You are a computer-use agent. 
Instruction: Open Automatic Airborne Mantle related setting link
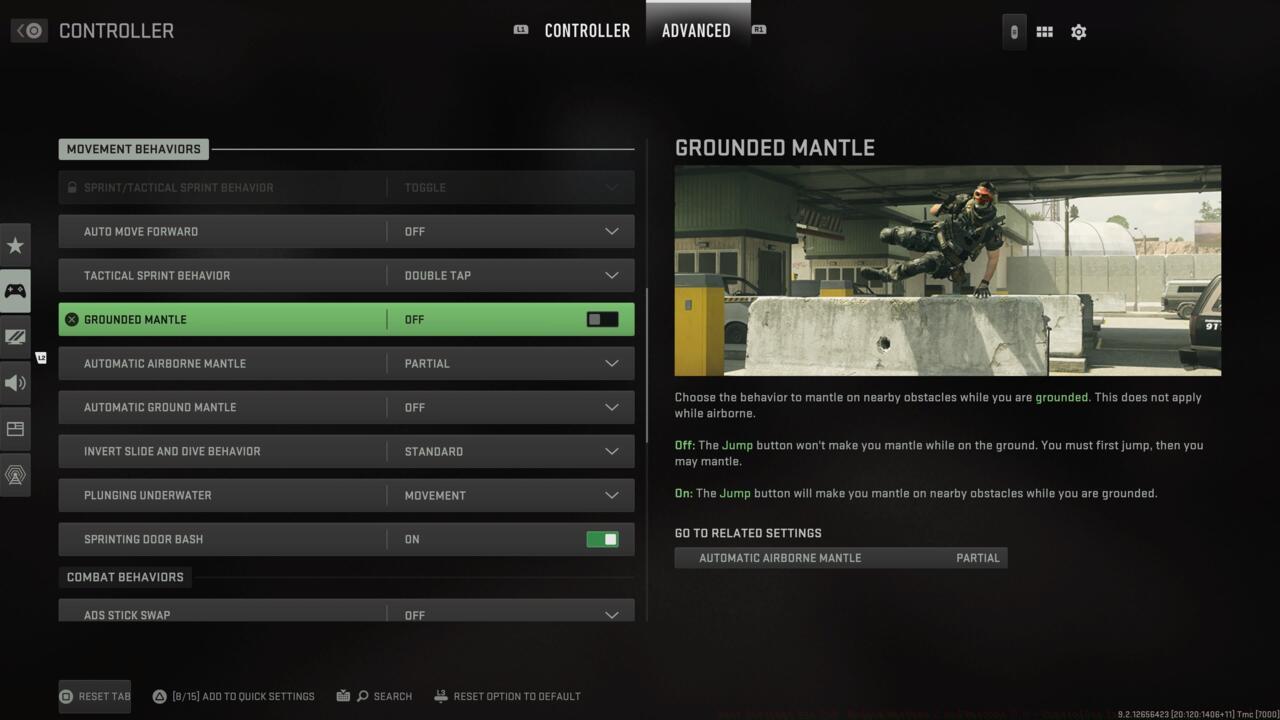(x=840, y=557)
